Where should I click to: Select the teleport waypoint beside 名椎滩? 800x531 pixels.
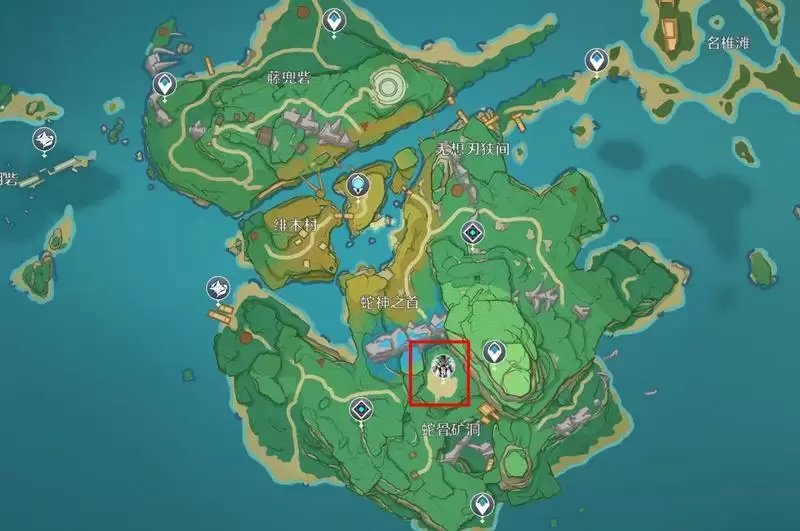tap(597, 62)
